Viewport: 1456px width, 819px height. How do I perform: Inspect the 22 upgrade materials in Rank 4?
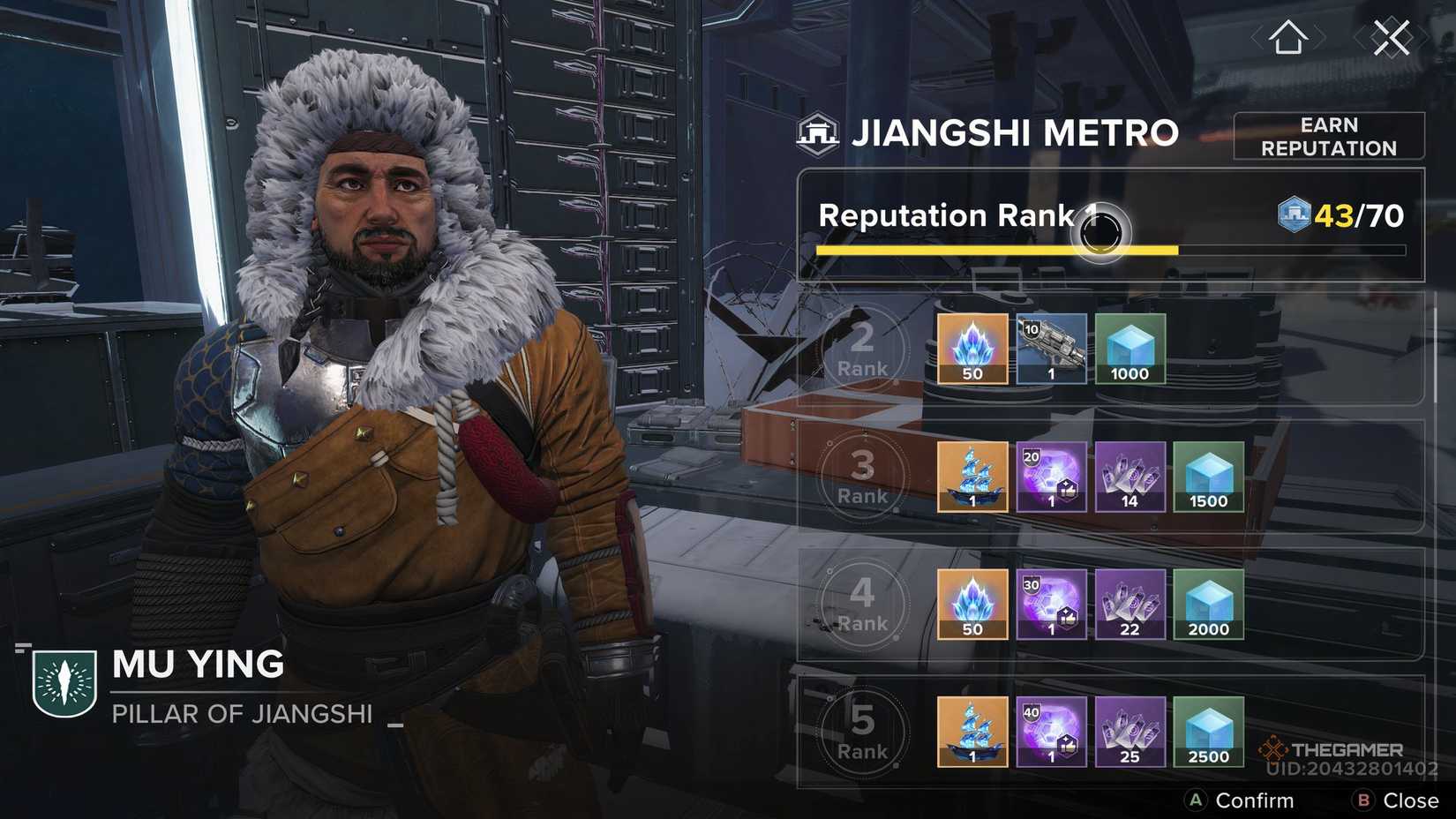tap(1129, 604)
